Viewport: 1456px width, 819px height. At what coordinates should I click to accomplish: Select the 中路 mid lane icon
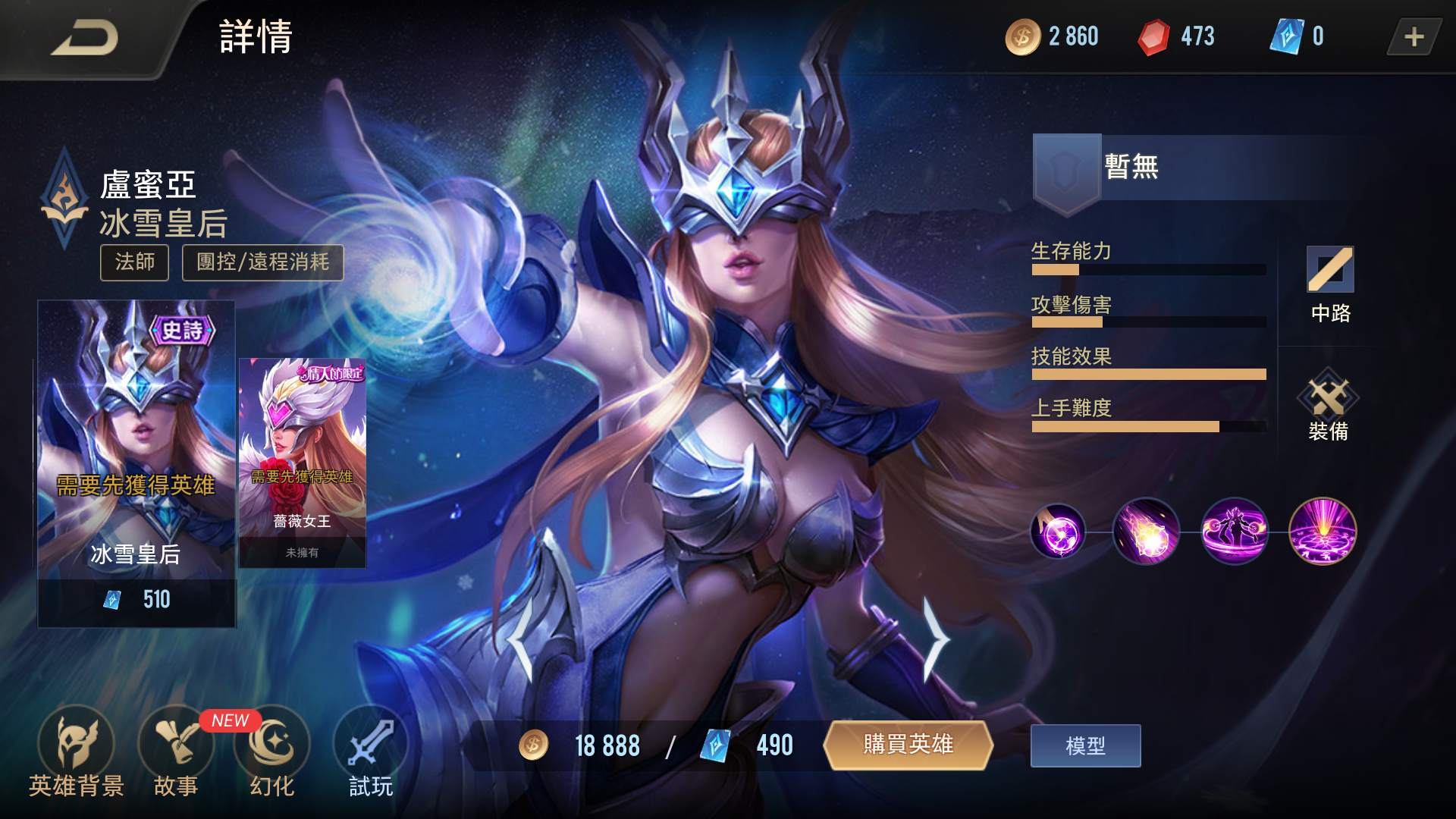1332,273
